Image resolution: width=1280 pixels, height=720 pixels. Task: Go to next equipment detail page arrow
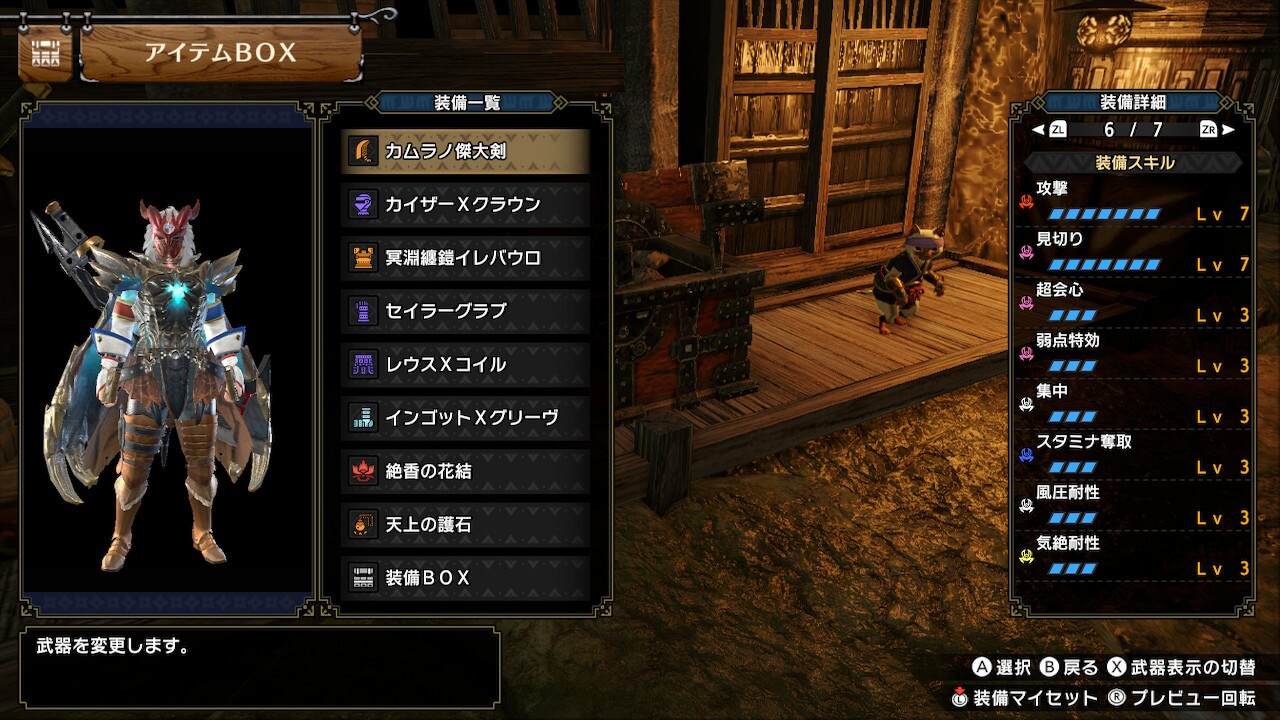(x=1228, y=130)
